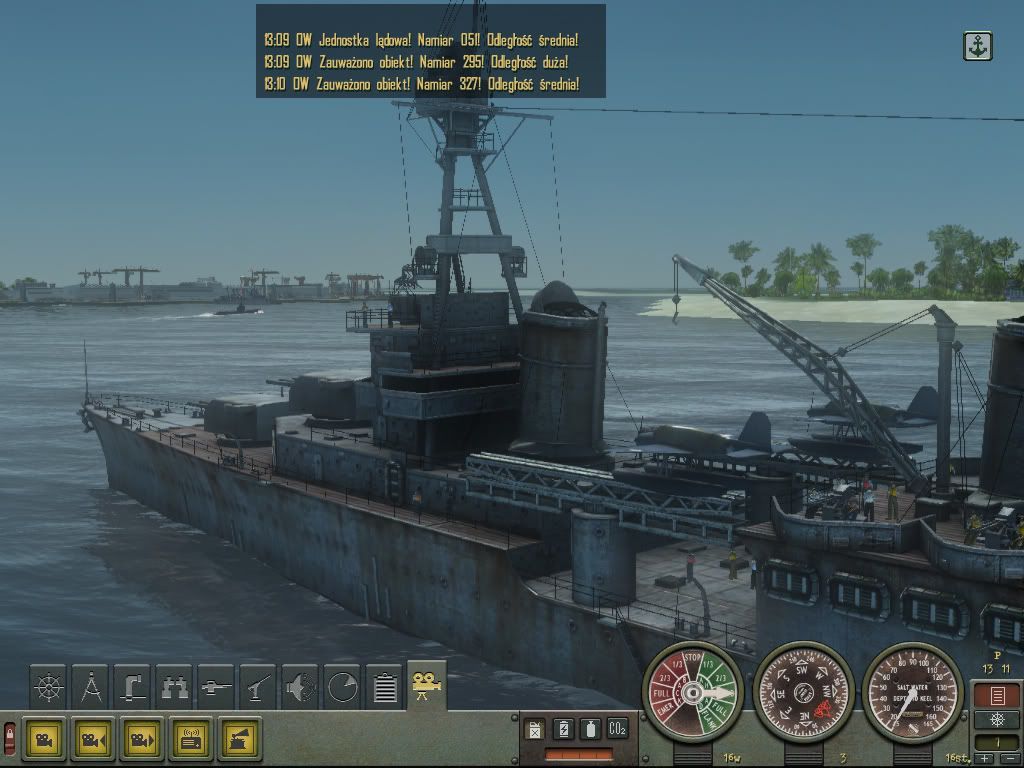Open the navigation map compass-divider tab

[x=90, y=688]
